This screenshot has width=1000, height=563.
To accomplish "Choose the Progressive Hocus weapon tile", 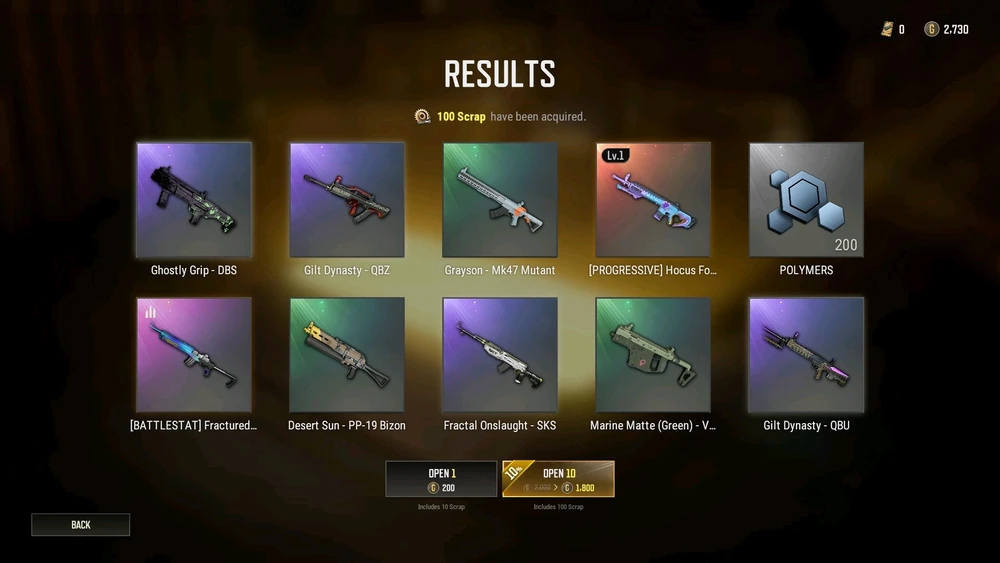I will pos(653,200).
